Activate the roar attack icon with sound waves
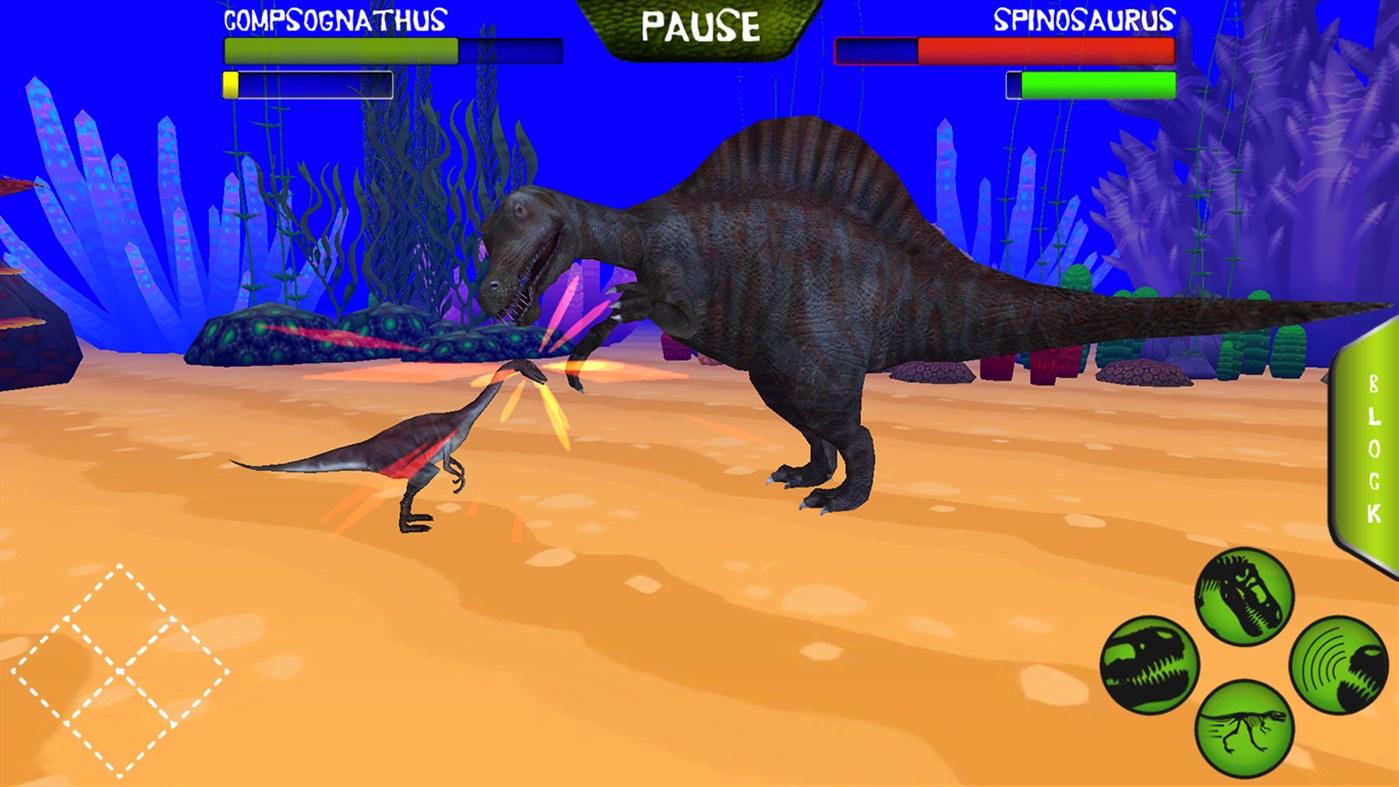 coord(1334,664)
